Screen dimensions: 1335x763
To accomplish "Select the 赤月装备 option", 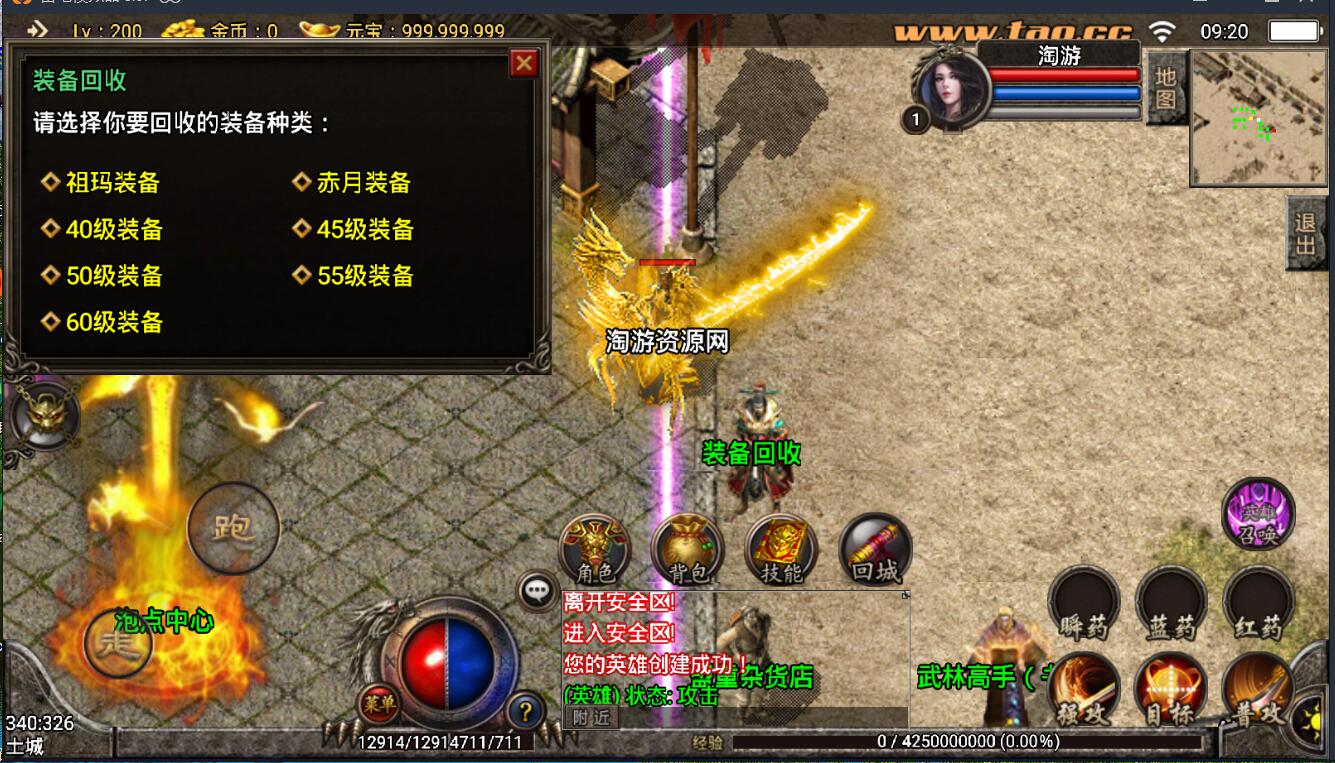I will coord(364,183).
